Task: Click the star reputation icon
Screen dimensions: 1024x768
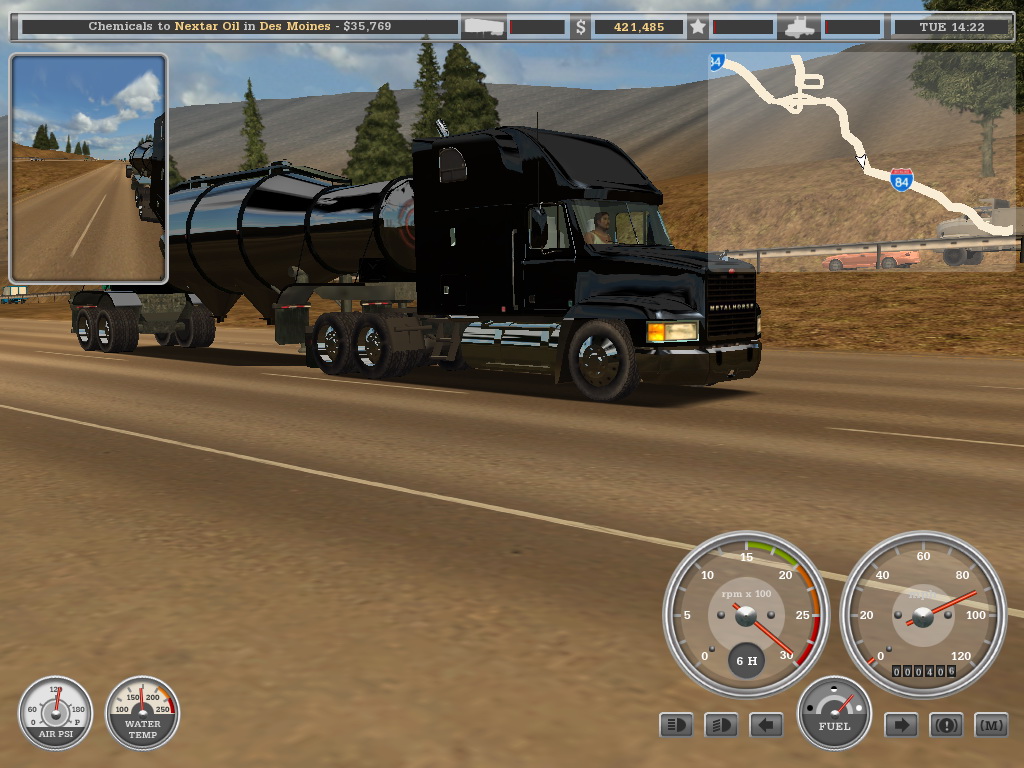Action: click(697, 27)
